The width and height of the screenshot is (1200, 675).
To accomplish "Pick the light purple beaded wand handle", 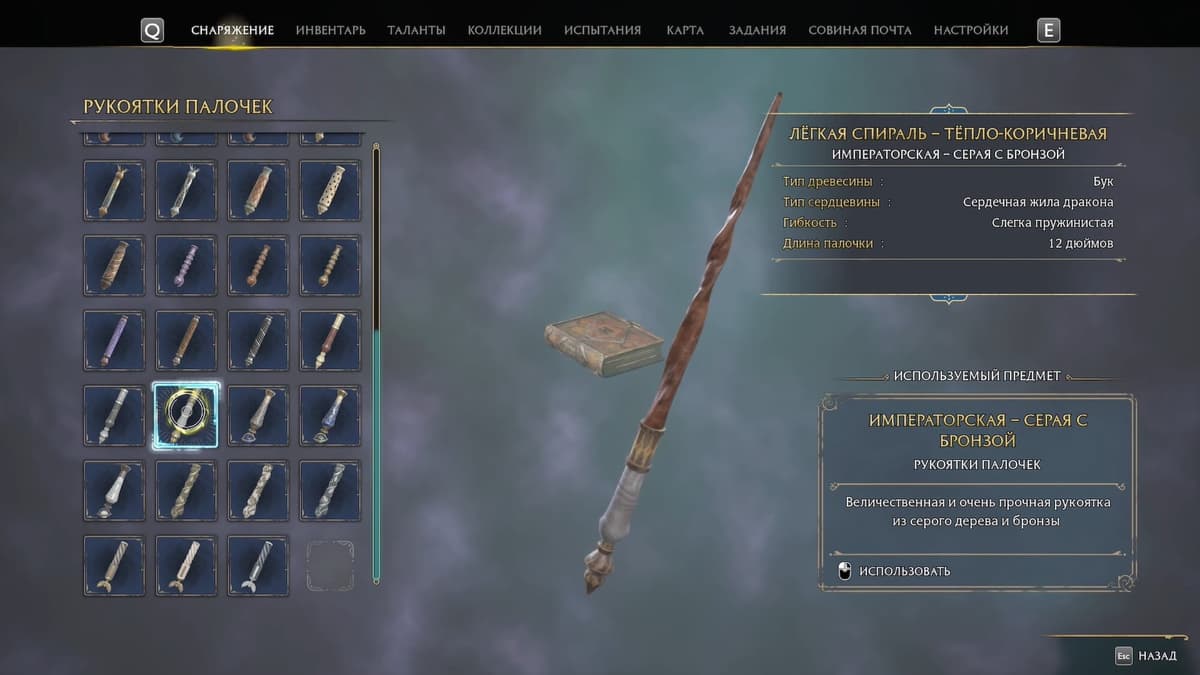I will click(x=186, y=265).
